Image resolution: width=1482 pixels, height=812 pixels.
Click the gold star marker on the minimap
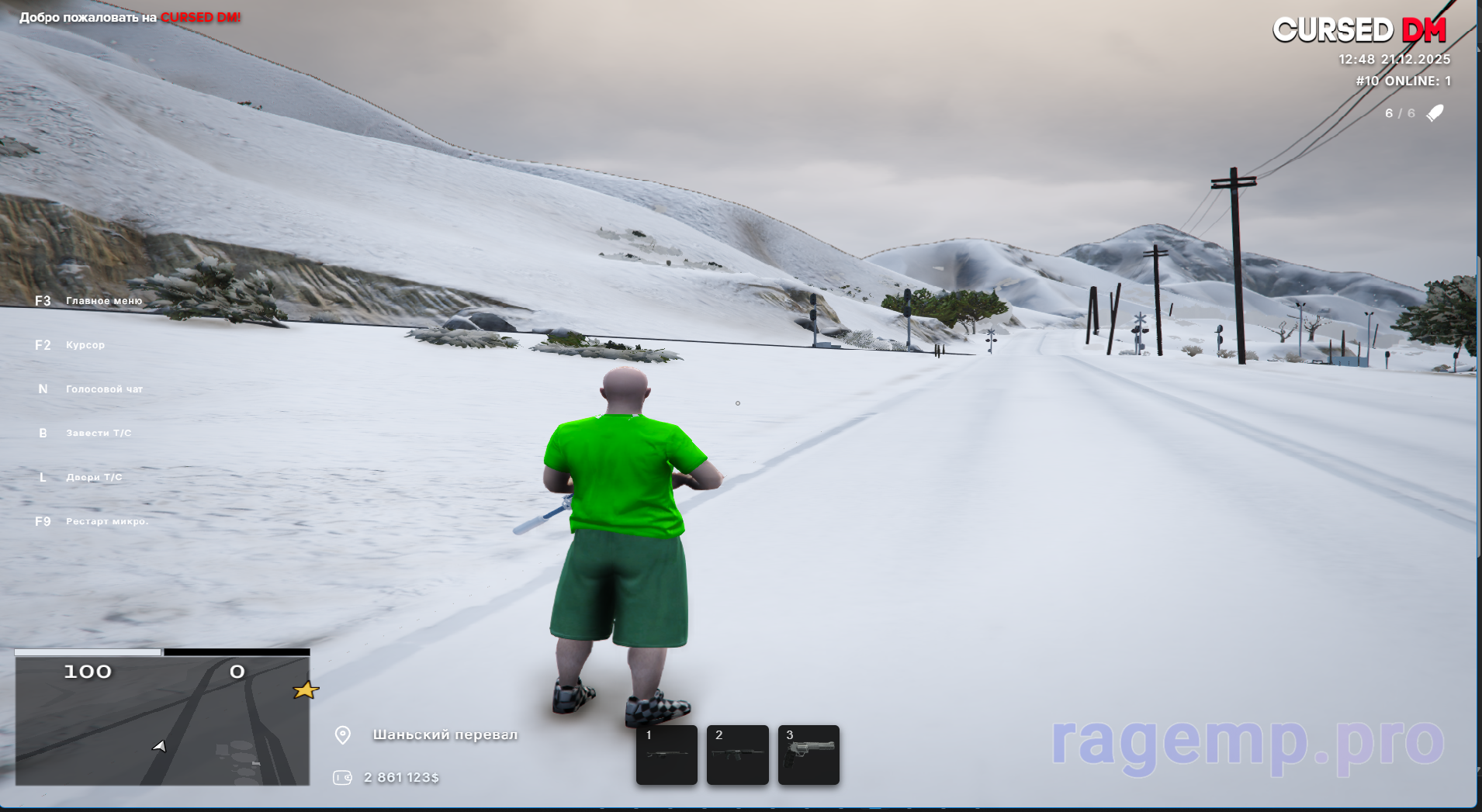click(x=306, y=689)
